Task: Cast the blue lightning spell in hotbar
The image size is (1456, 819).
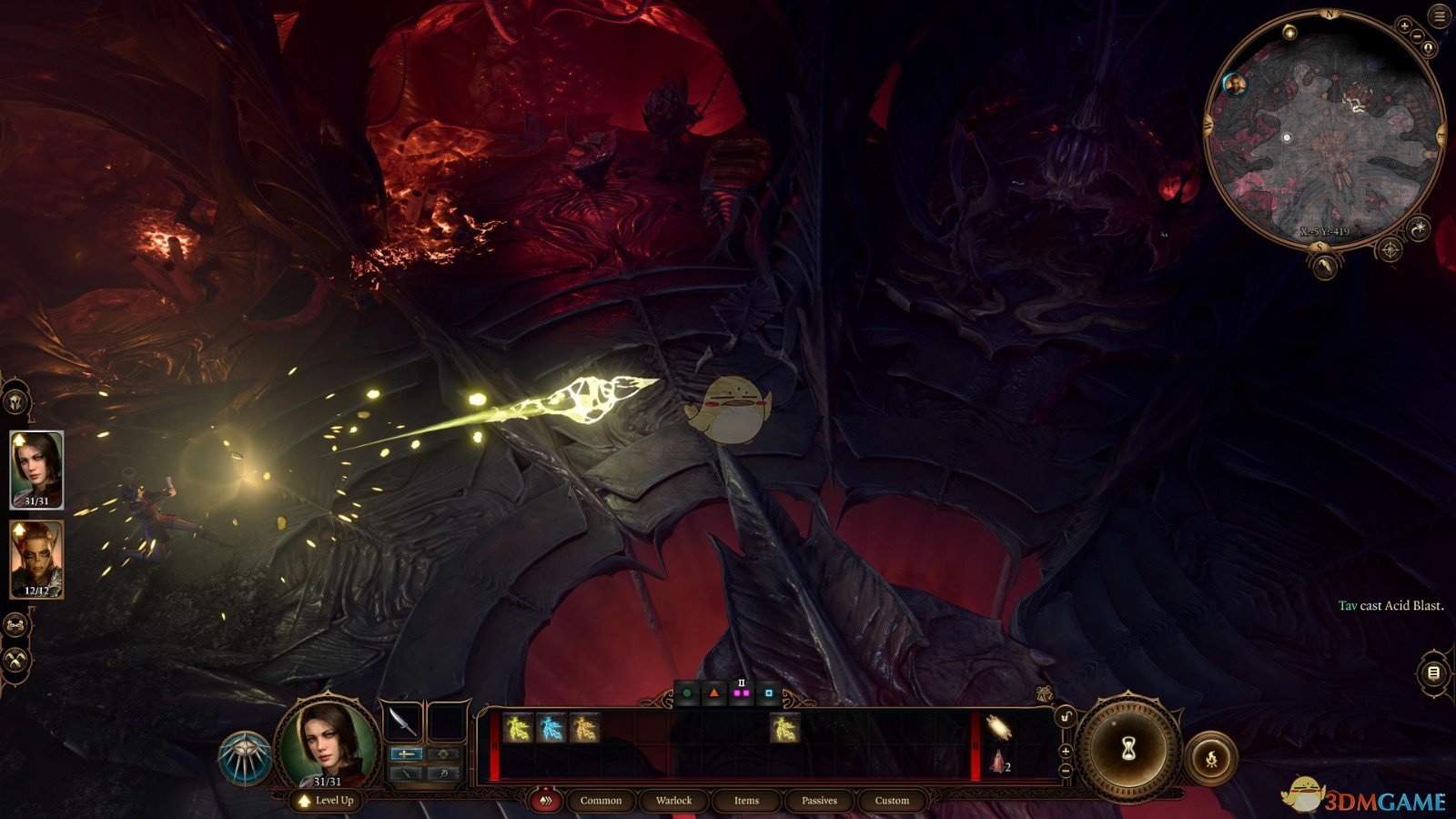Action: 551,728
